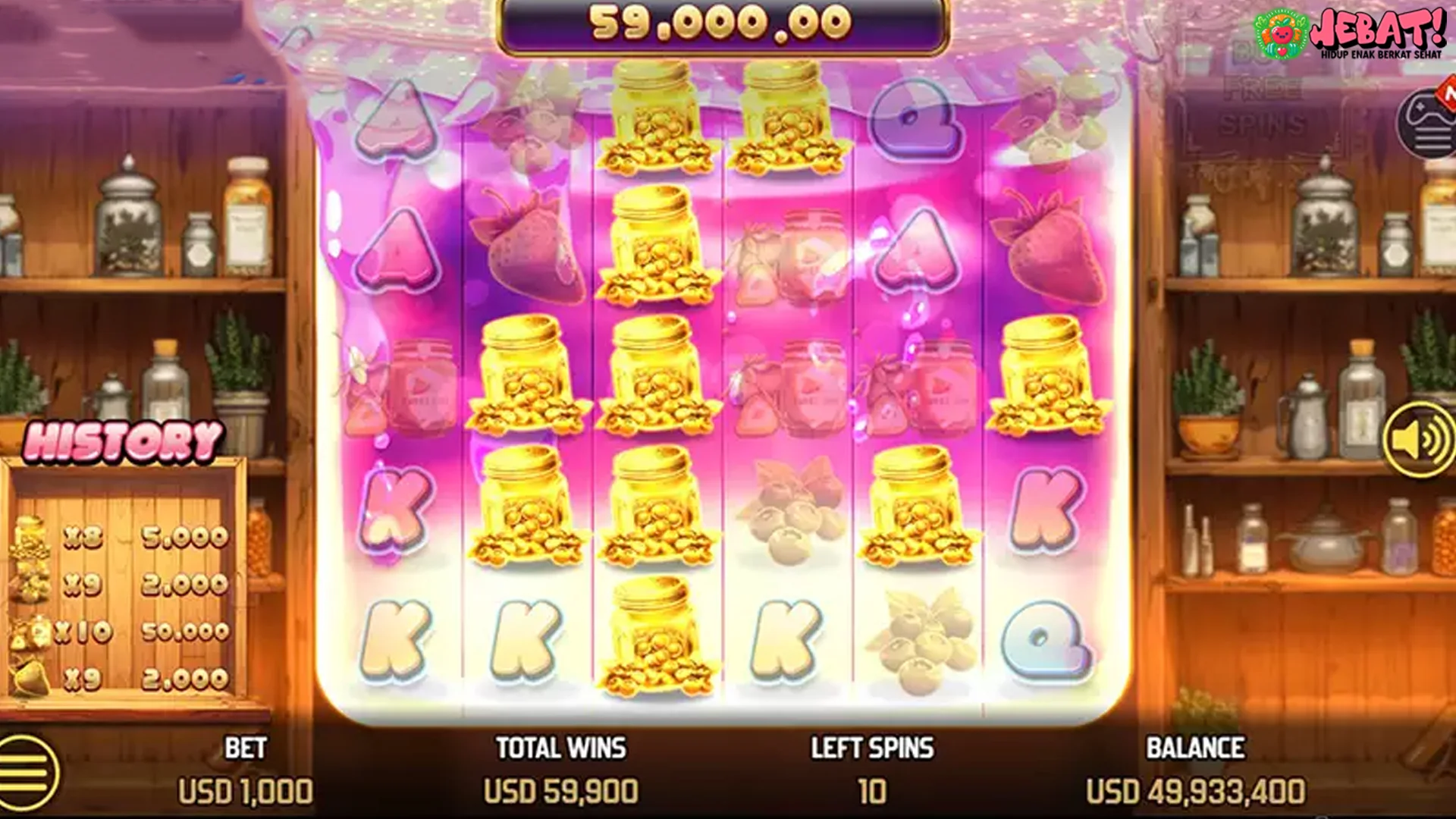The image size is (1456, 819).
Task: Click the 59,000.00 win amount banner
Action: [x=724, y=25]
